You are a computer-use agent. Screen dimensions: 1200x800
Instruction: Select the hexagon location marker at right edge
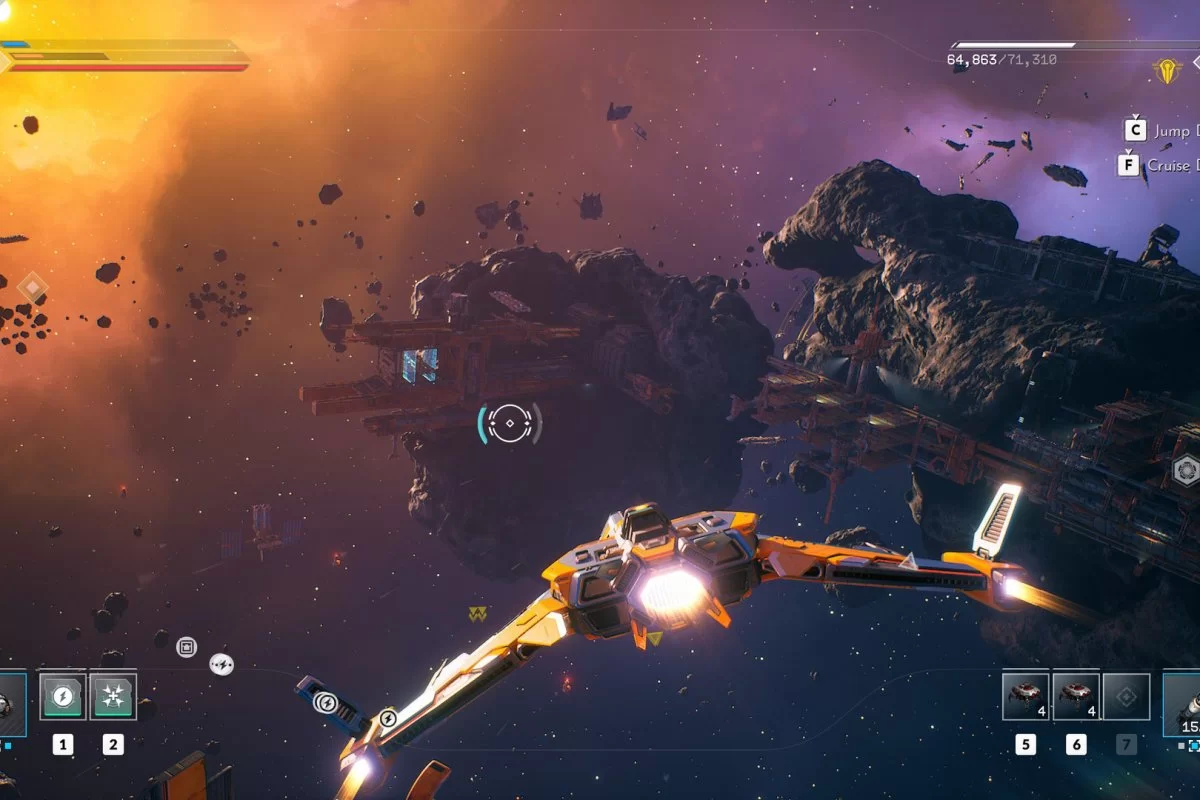[x=1186, y=469]
